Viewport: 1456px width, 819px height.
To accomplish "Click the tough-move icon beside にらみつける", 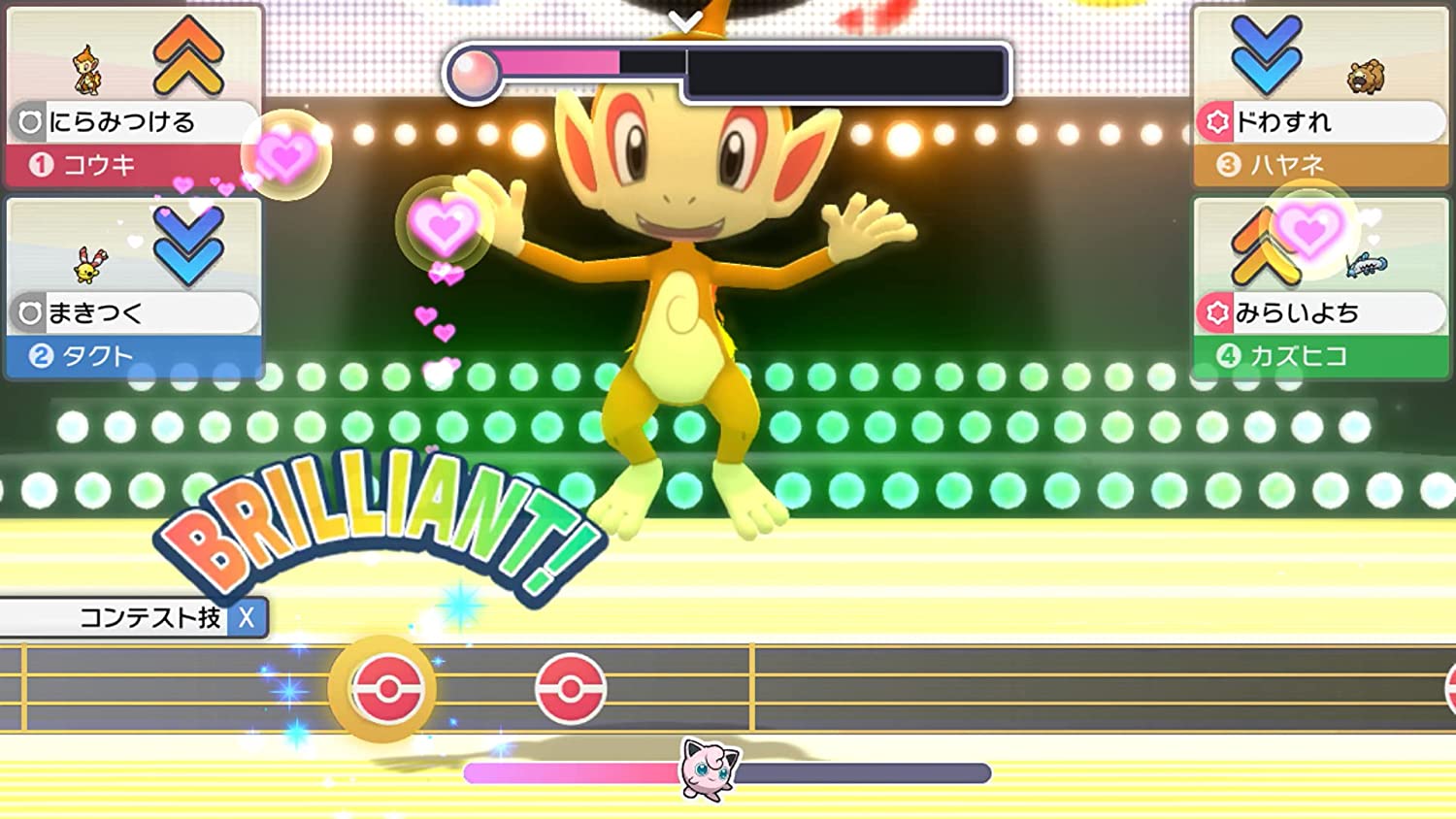I will click(x=29, y=120).
